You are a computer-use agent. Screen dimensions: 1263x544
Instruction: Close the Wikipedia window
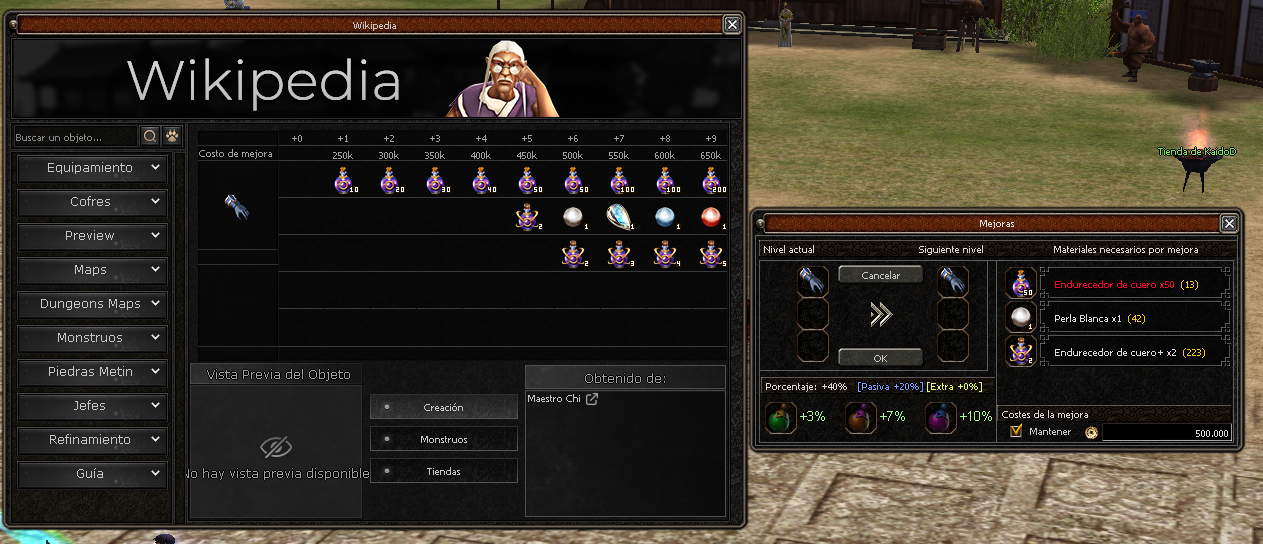[x=732, y=25]
